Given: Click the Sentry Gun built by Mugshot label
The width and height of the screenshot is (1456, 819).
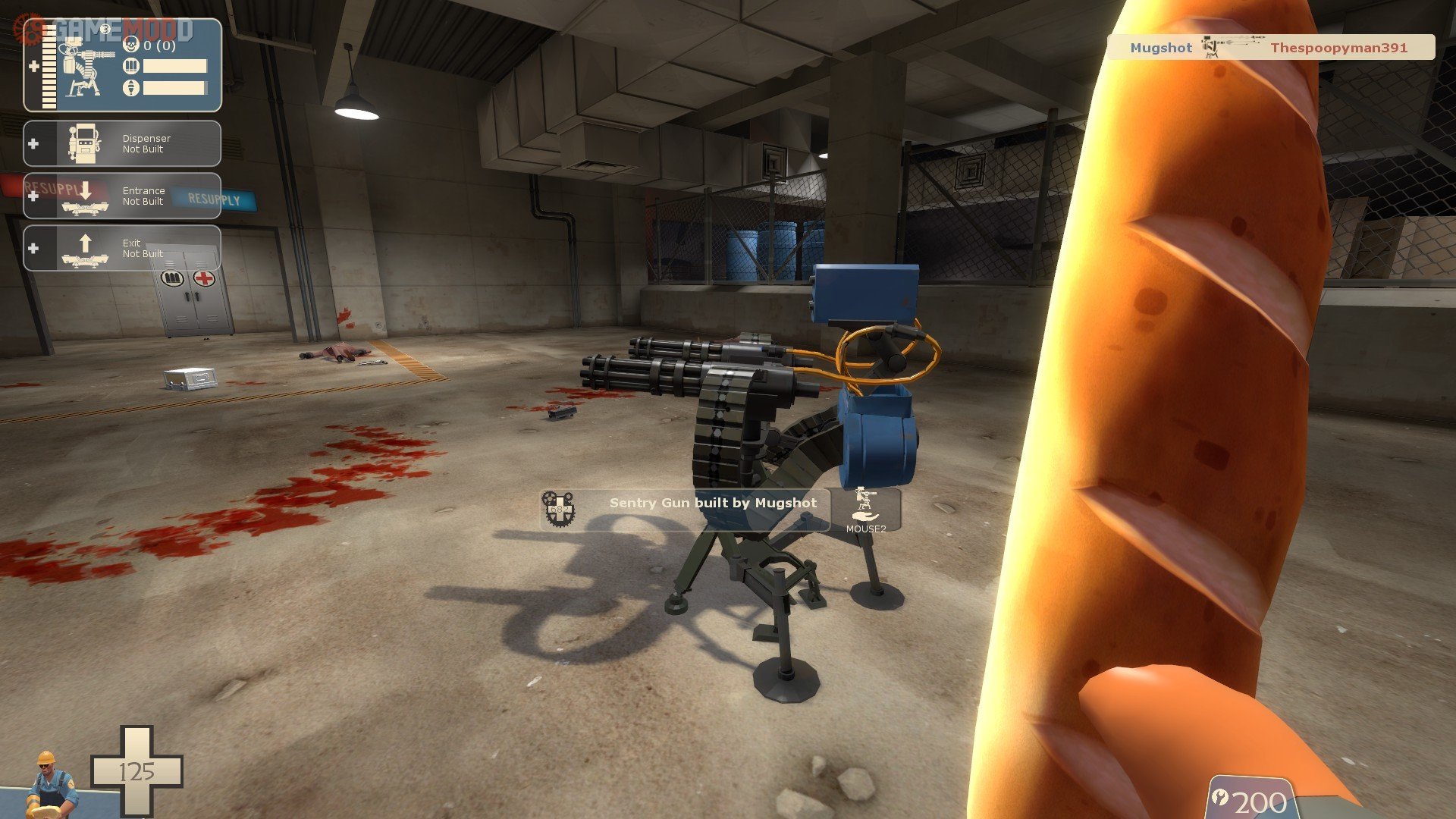Looking at the screenshot, I should (712, 503).
